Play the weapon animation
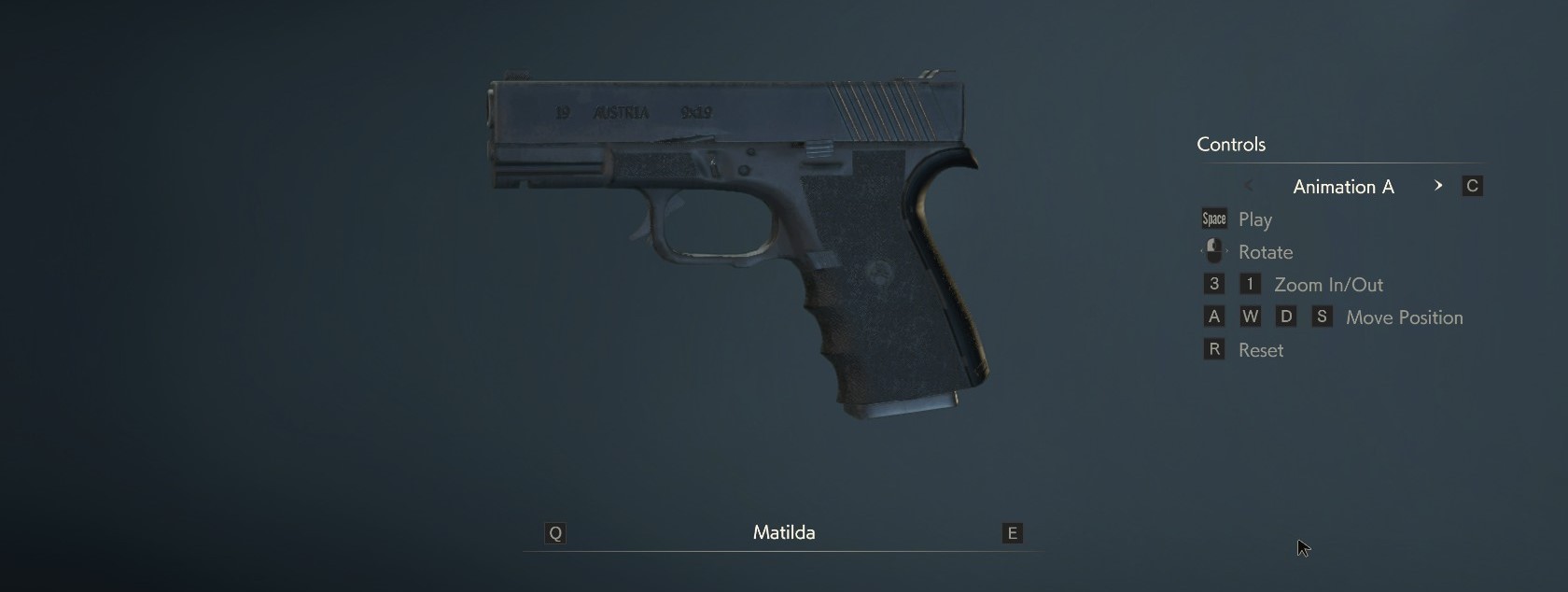The image size is (1568, 592). pos(1253,219)
